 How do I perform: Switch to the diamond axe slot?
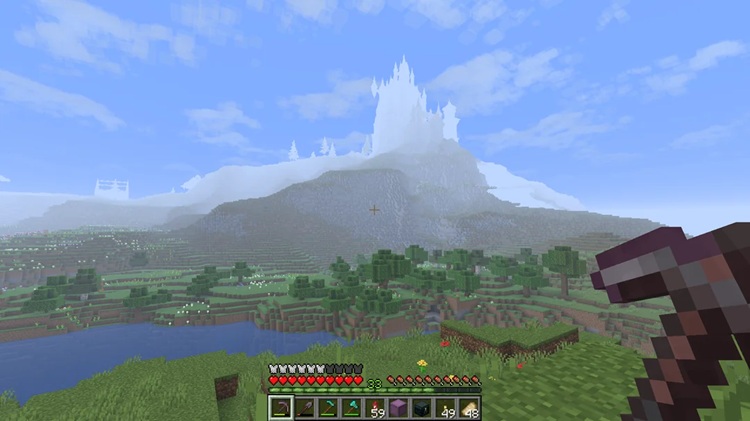pos(351,408)
